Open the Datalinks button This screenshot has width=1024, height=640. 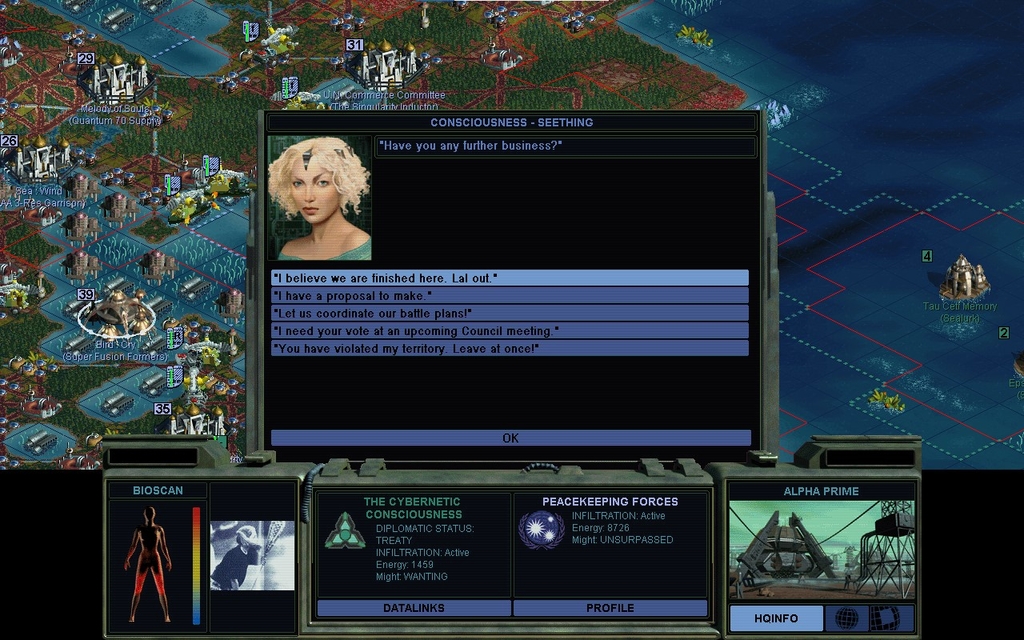click(413, 608)
